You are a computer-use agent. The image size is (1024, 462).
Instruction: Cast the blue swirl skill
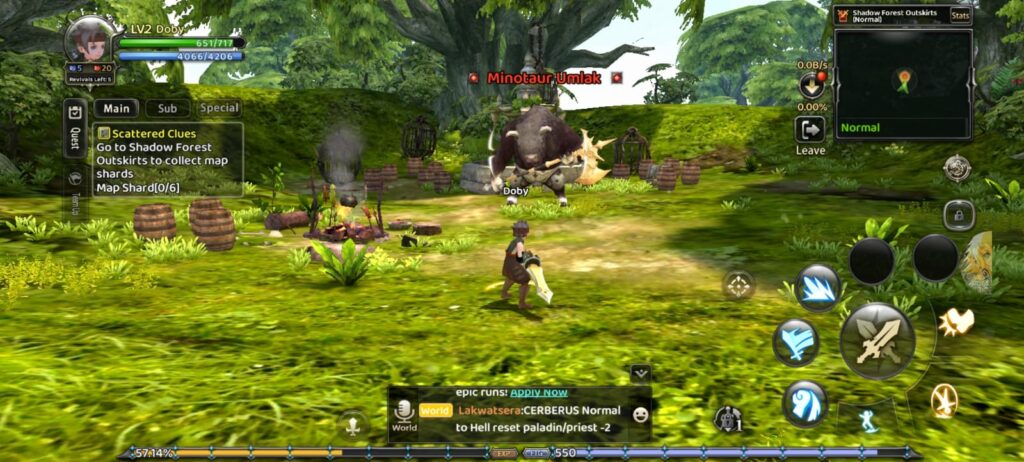tap(805, 402)
